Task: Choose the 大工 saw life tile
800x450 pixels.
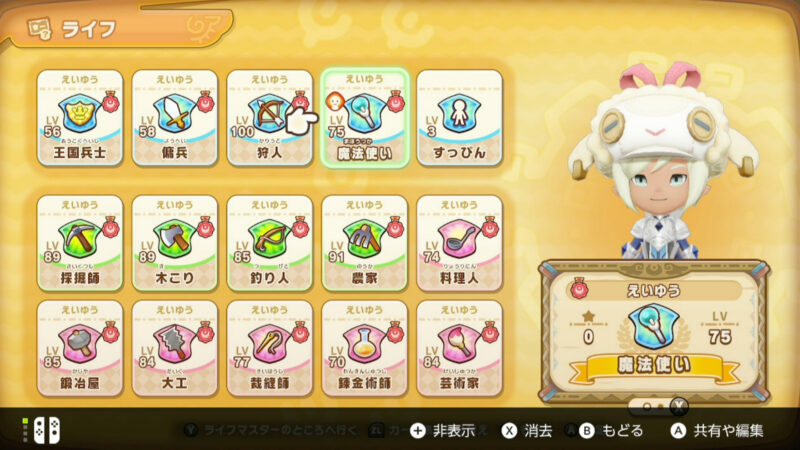Action: (175, 347)
